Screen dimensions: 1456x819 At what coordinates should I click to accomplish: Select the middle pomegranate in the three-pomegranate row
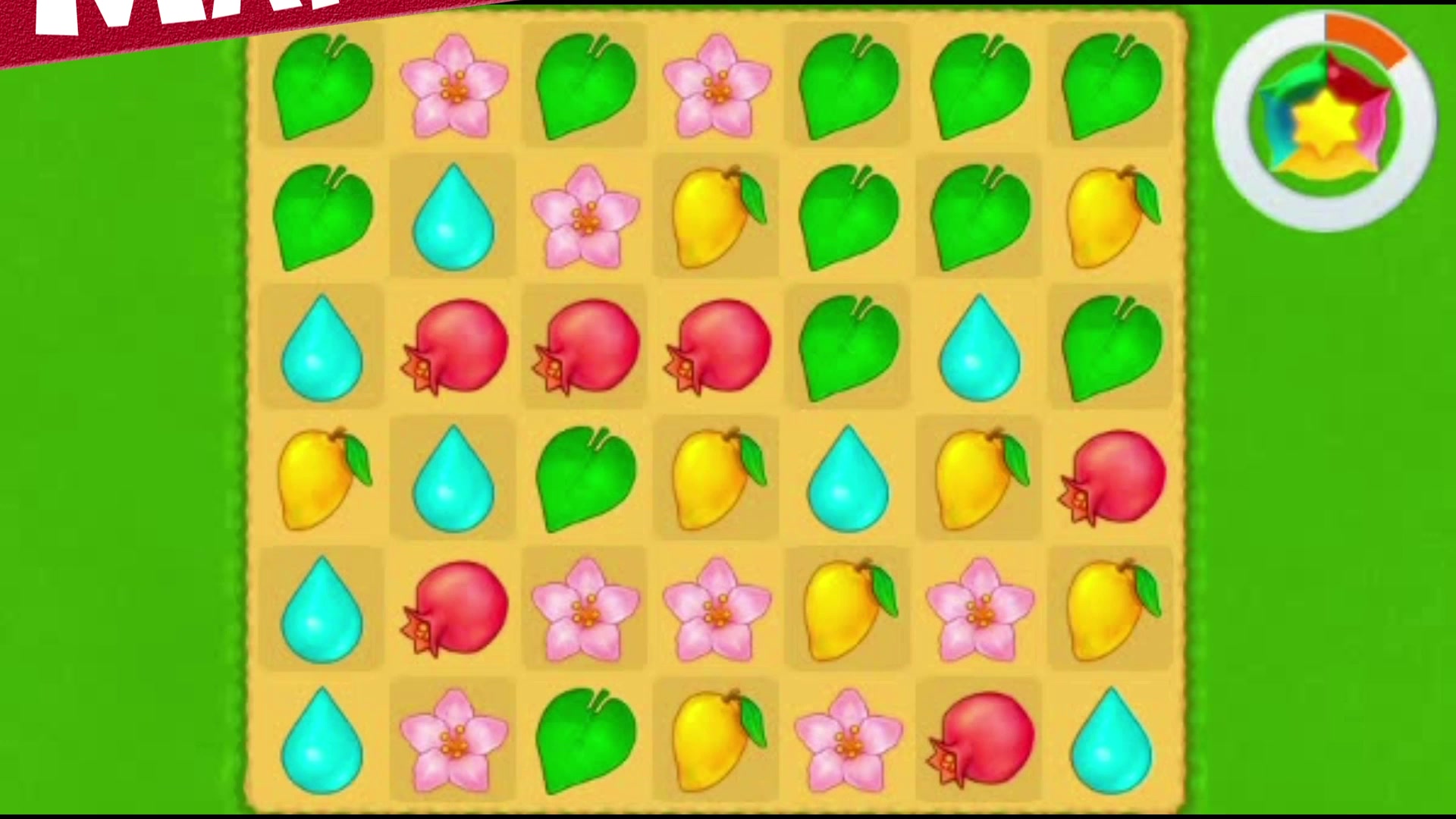(x=585, y=347)
